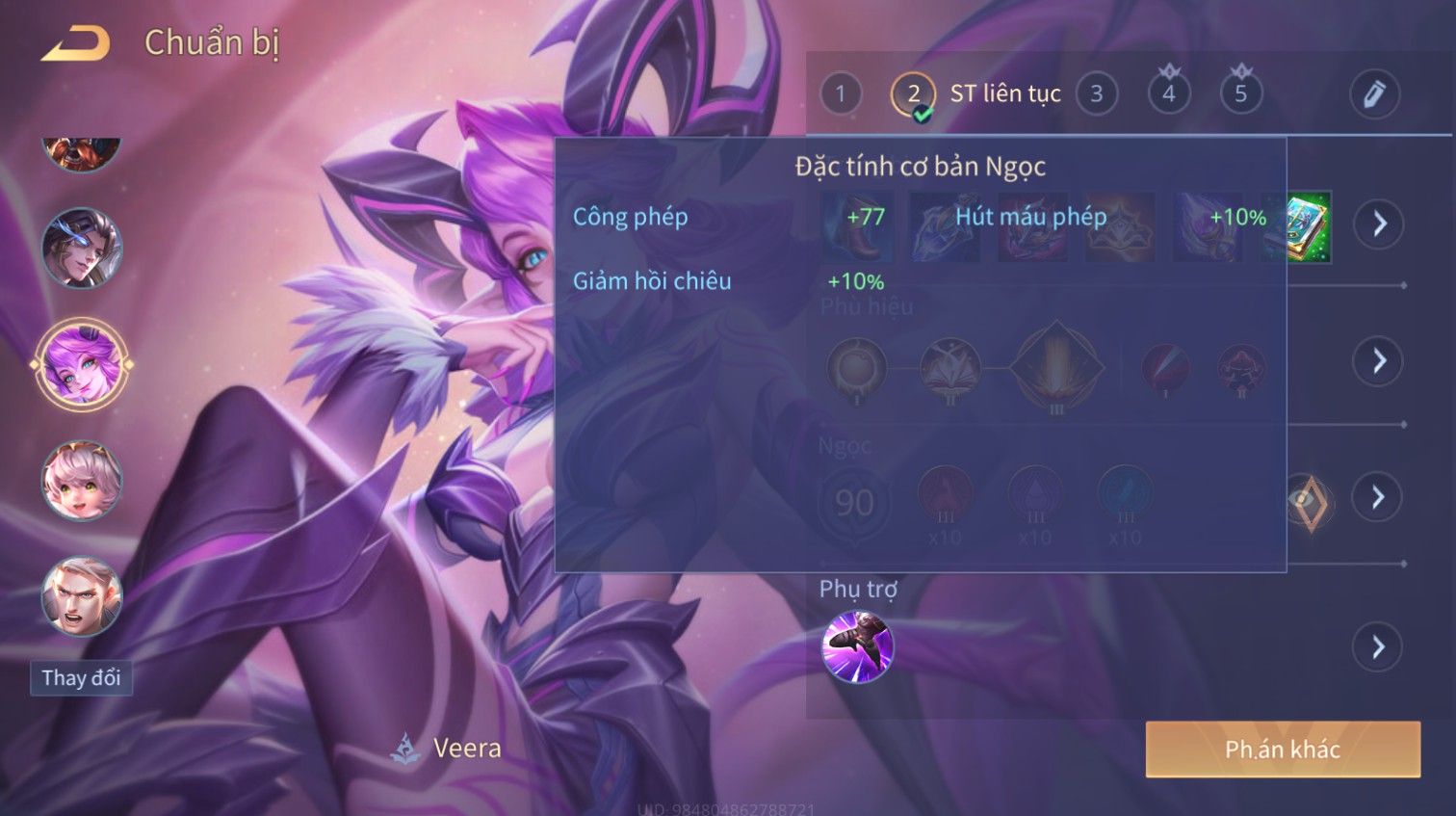
Task: Choose loadout preset 4
Action: click(1168, 94)
